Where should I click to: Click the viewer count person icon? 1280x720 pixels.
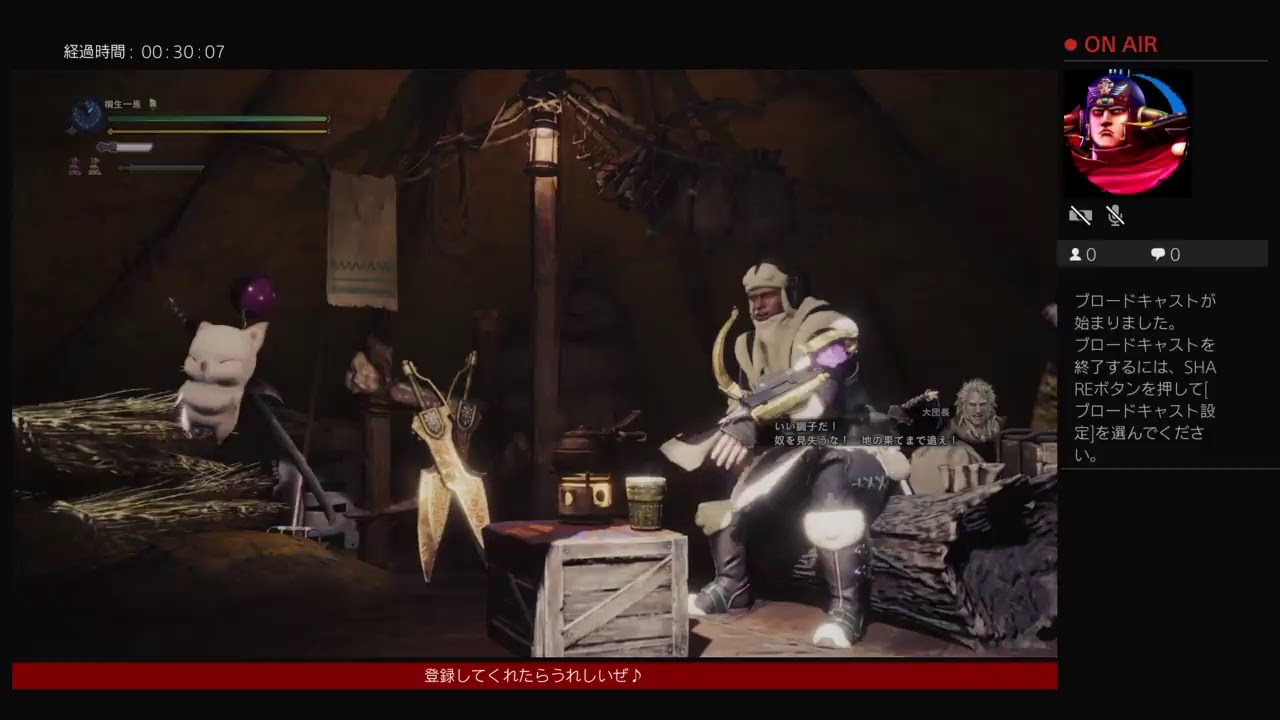click(1075, 254)
